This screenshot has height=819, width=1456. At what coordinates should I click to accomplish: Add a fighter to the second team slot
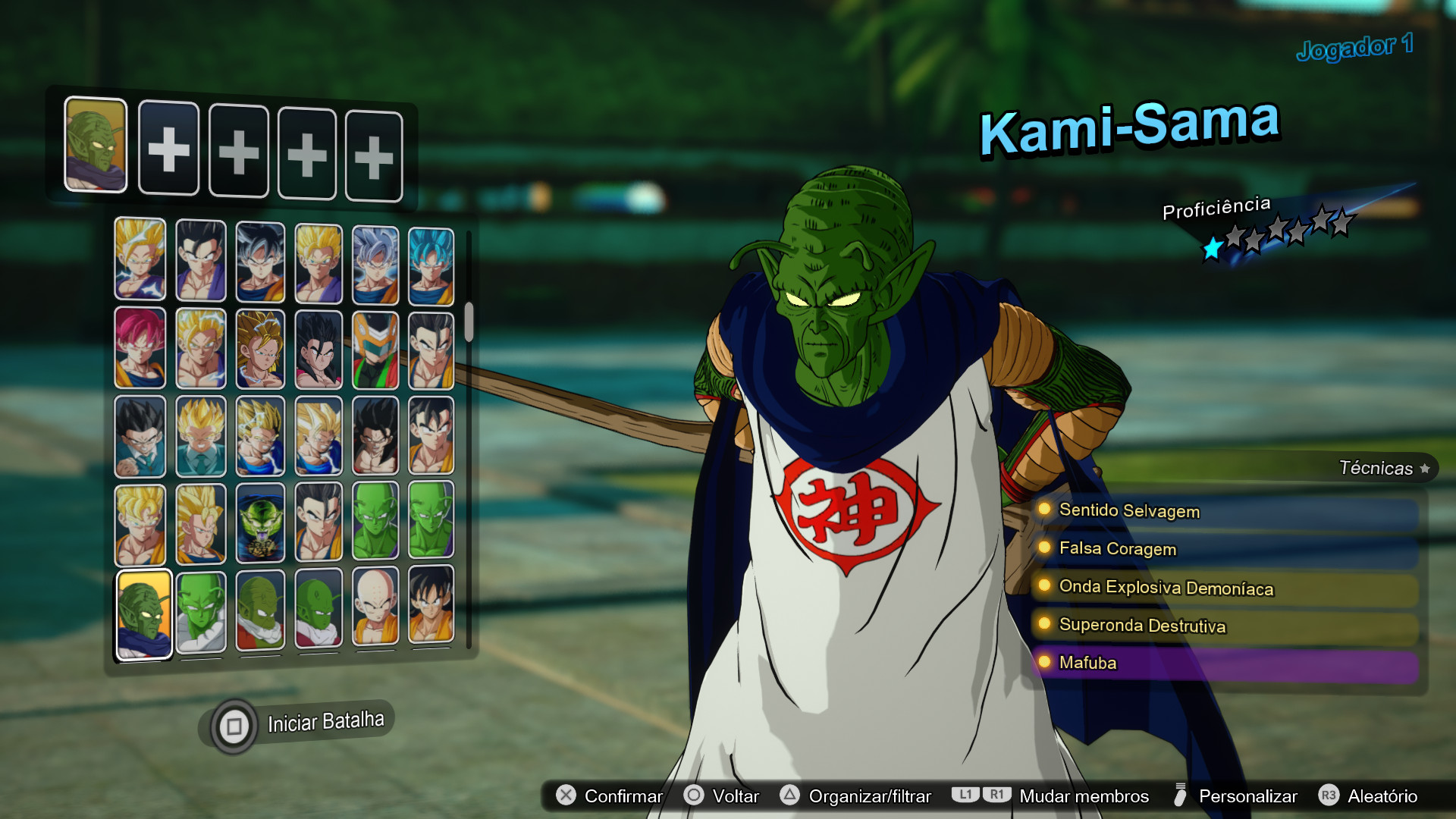(168, 149)
